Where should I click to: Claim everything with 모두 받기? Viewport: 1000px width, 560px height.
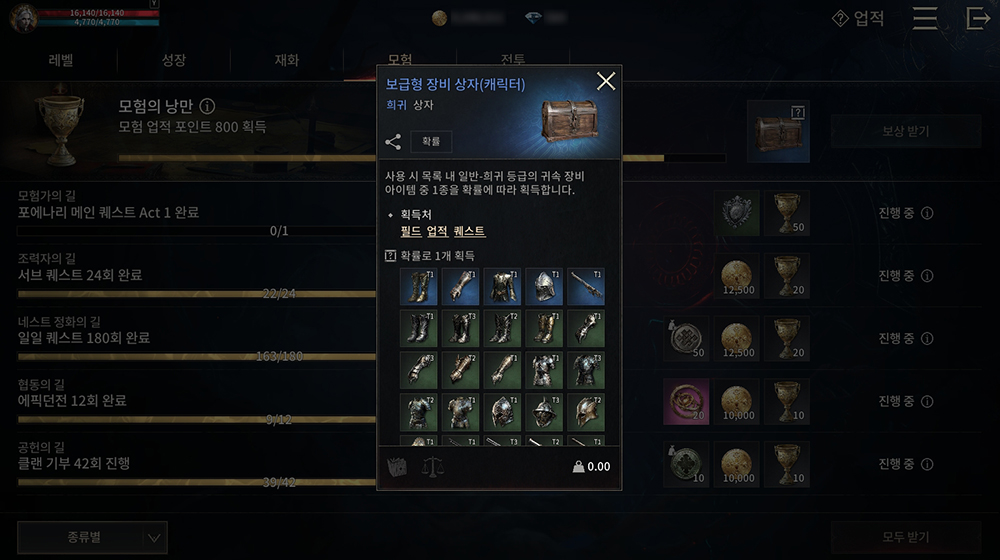pyautogui.click(x=905, y=536)
